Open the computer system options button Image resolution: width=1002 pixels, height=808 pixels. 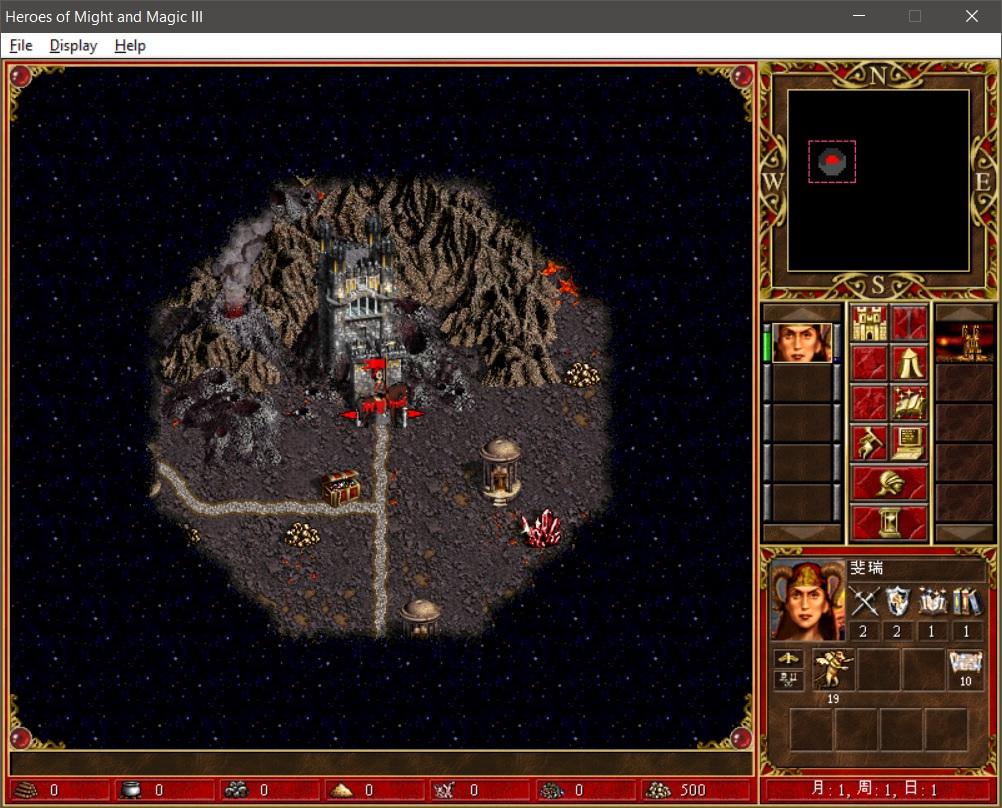(x=909, y=443)
